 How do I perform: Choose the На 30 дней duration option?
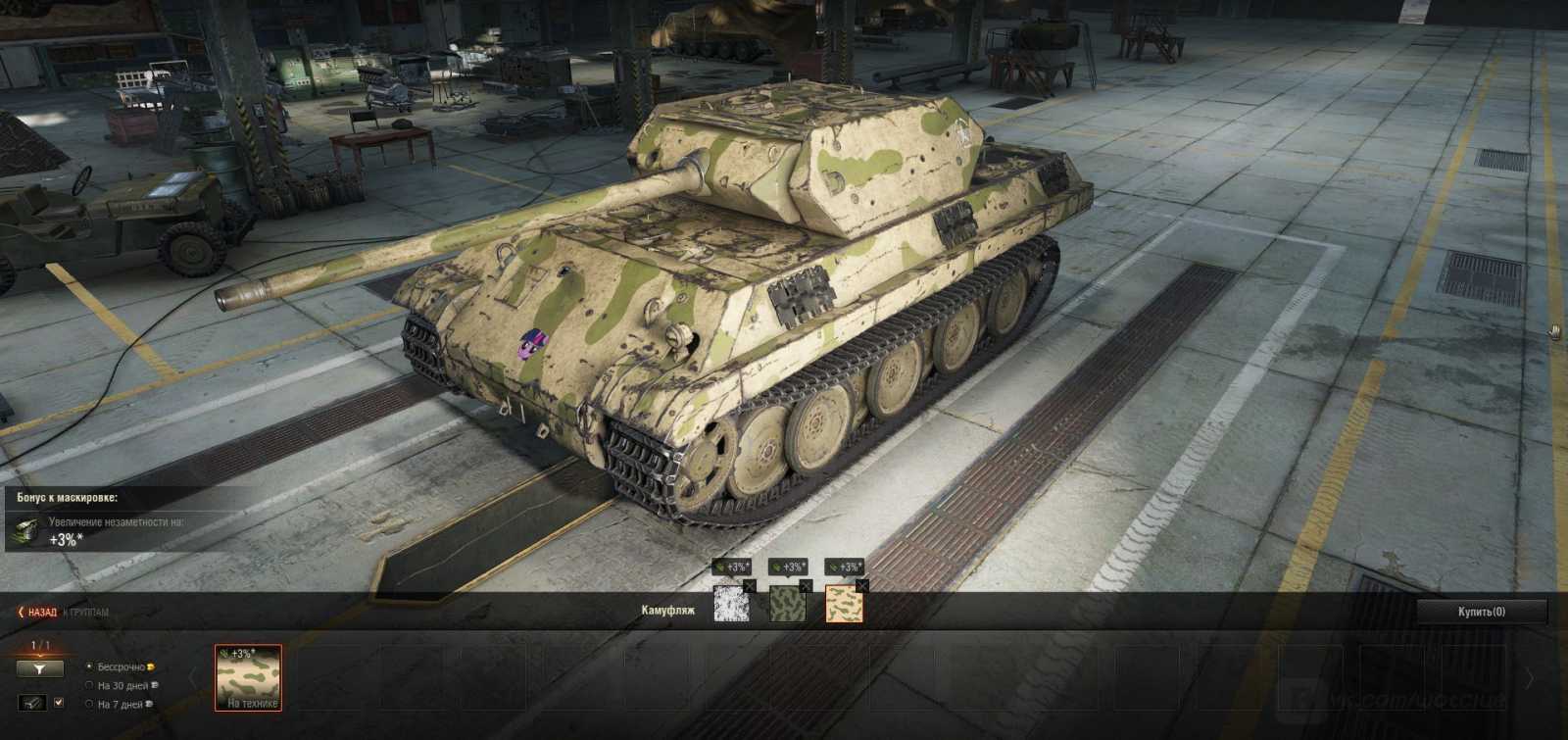90,685
